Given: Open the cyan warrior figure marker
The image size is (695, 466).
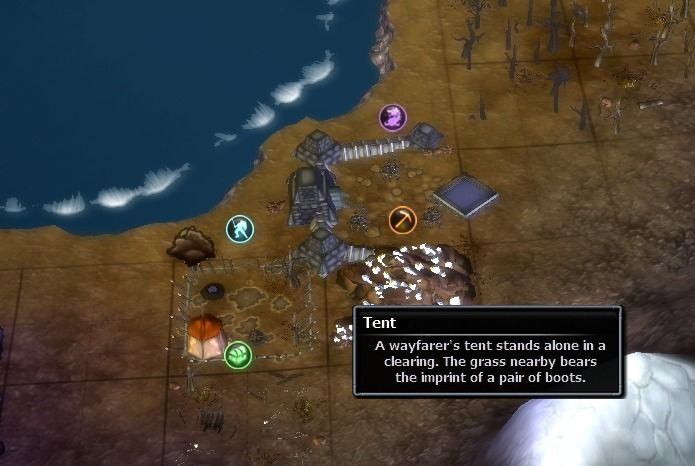Looking at the screenshot, I should 240,229.
